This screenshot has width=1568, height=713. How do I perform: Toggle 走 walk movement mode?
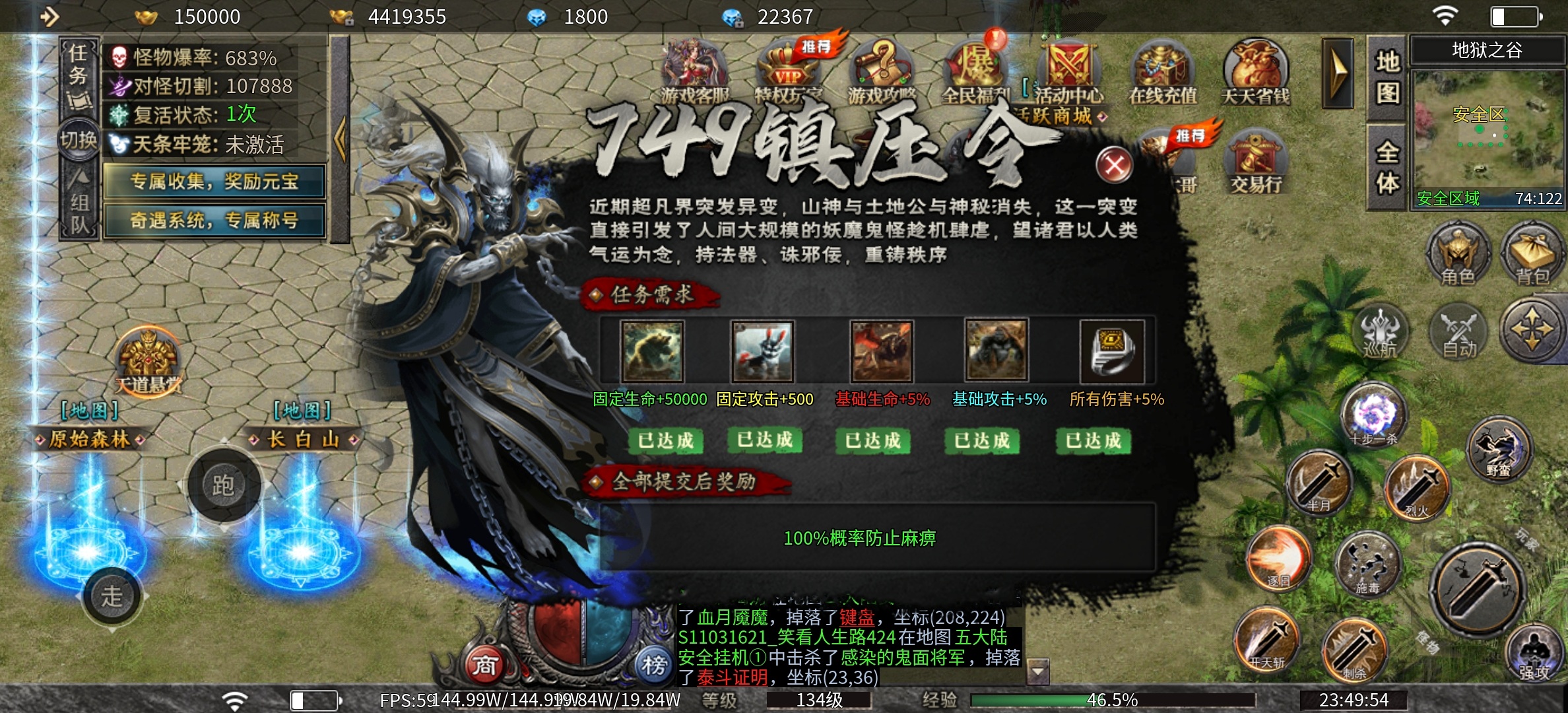[112, 596]
